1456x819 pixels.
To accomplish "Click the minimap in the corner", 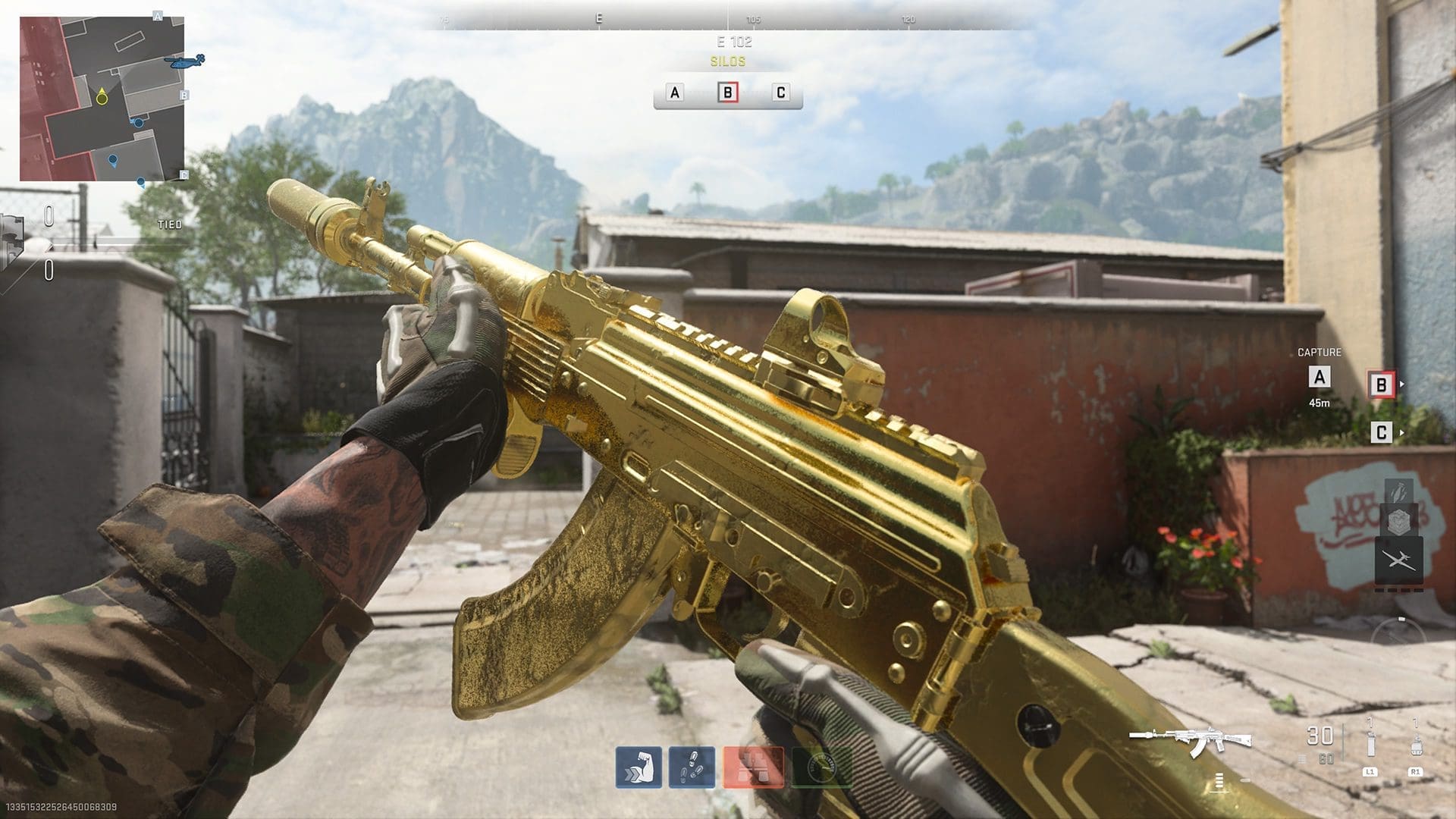I will [x=102, y=99].
